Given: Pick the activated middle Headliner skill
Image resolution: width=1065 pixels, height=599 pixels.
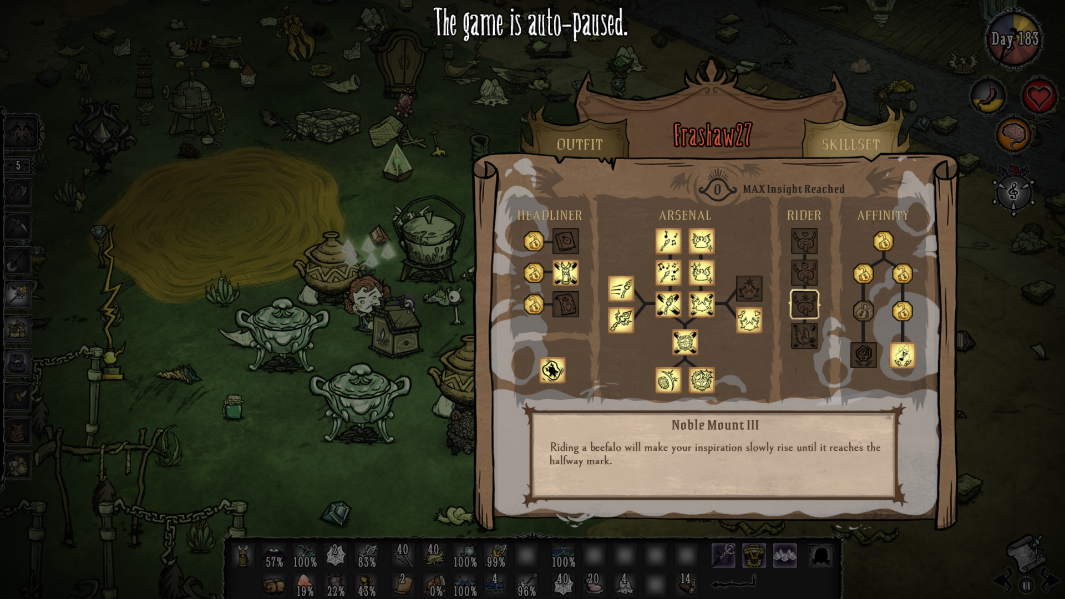Looking at the screenshot, I should point(566,272).
